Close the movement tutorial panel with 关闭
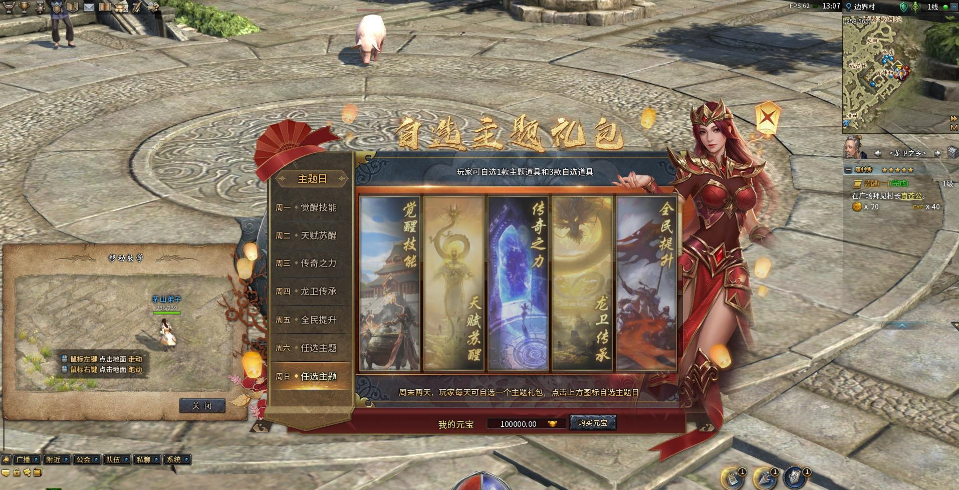The width and height of the screenshot is (959, 490). click(x=201, y=405)
